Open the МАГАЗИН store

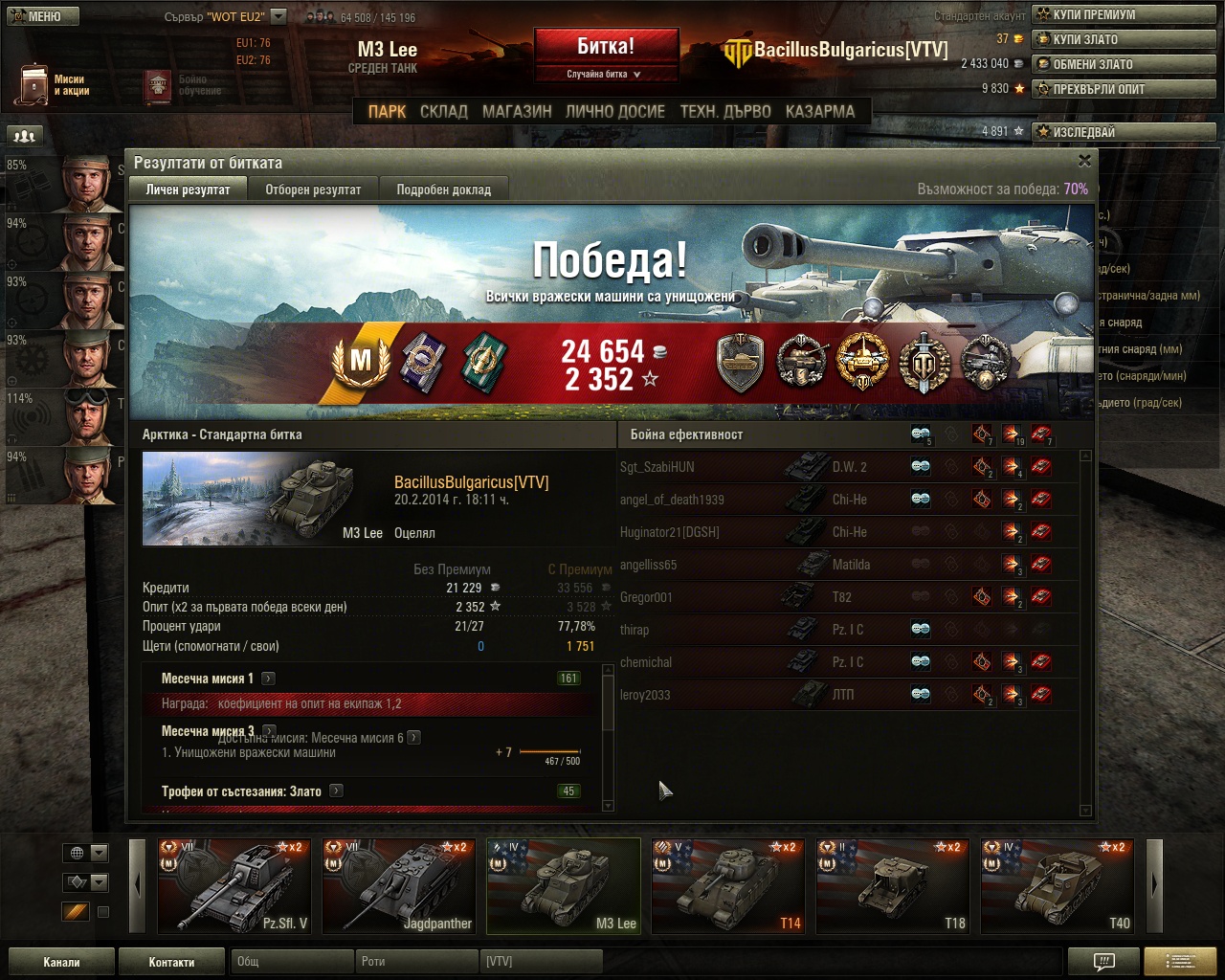tap(517, 111)
